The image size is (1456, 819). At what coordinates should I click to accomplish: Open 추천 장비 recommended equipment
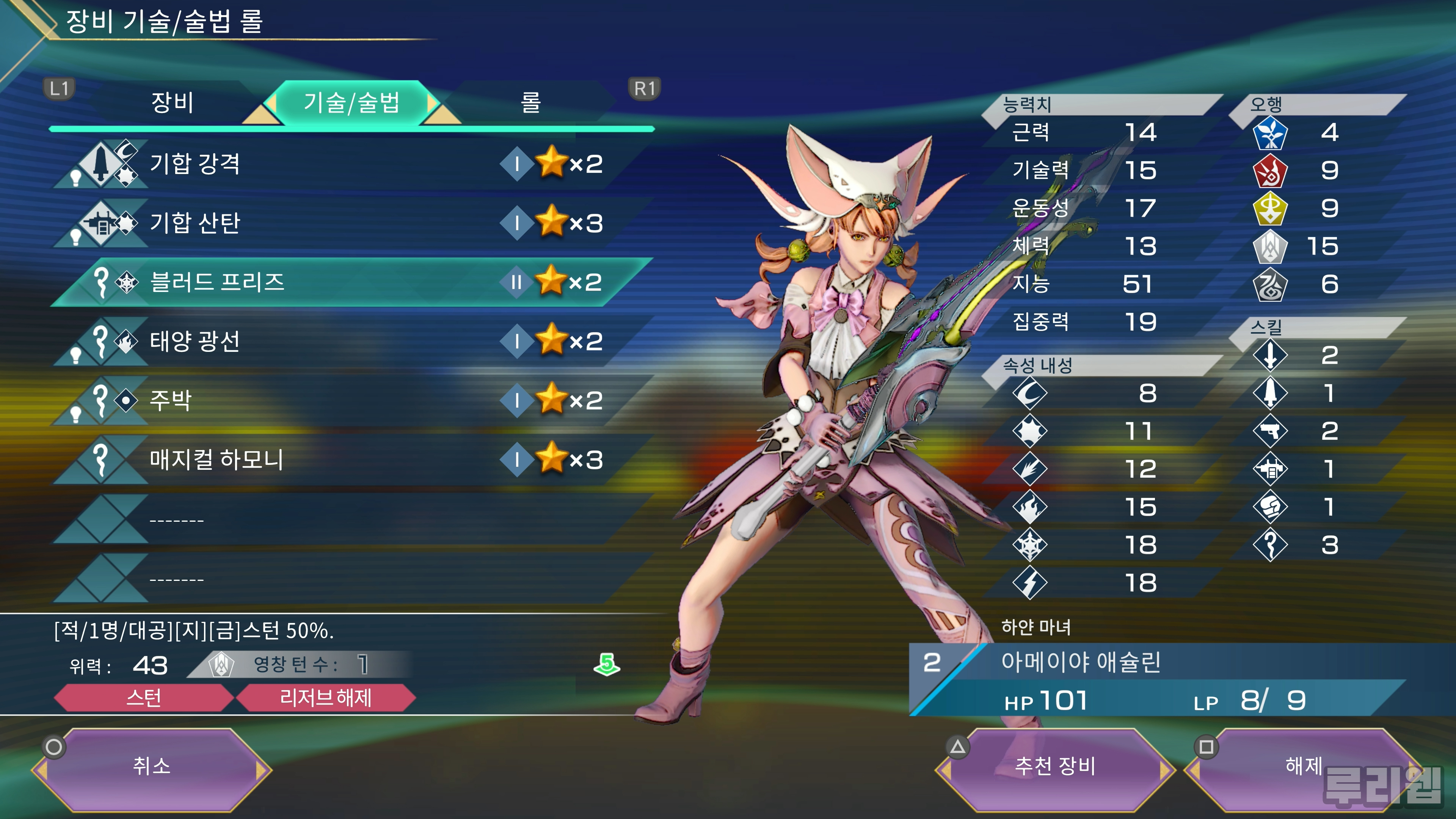1055,767
